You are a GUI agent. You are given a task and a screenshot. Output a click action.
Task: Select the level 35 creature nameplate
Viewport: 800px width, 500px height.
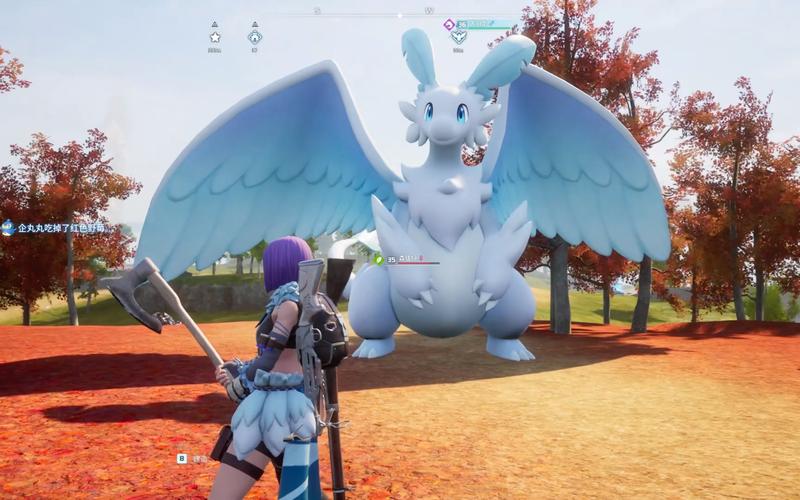click(x=406, y=259)
